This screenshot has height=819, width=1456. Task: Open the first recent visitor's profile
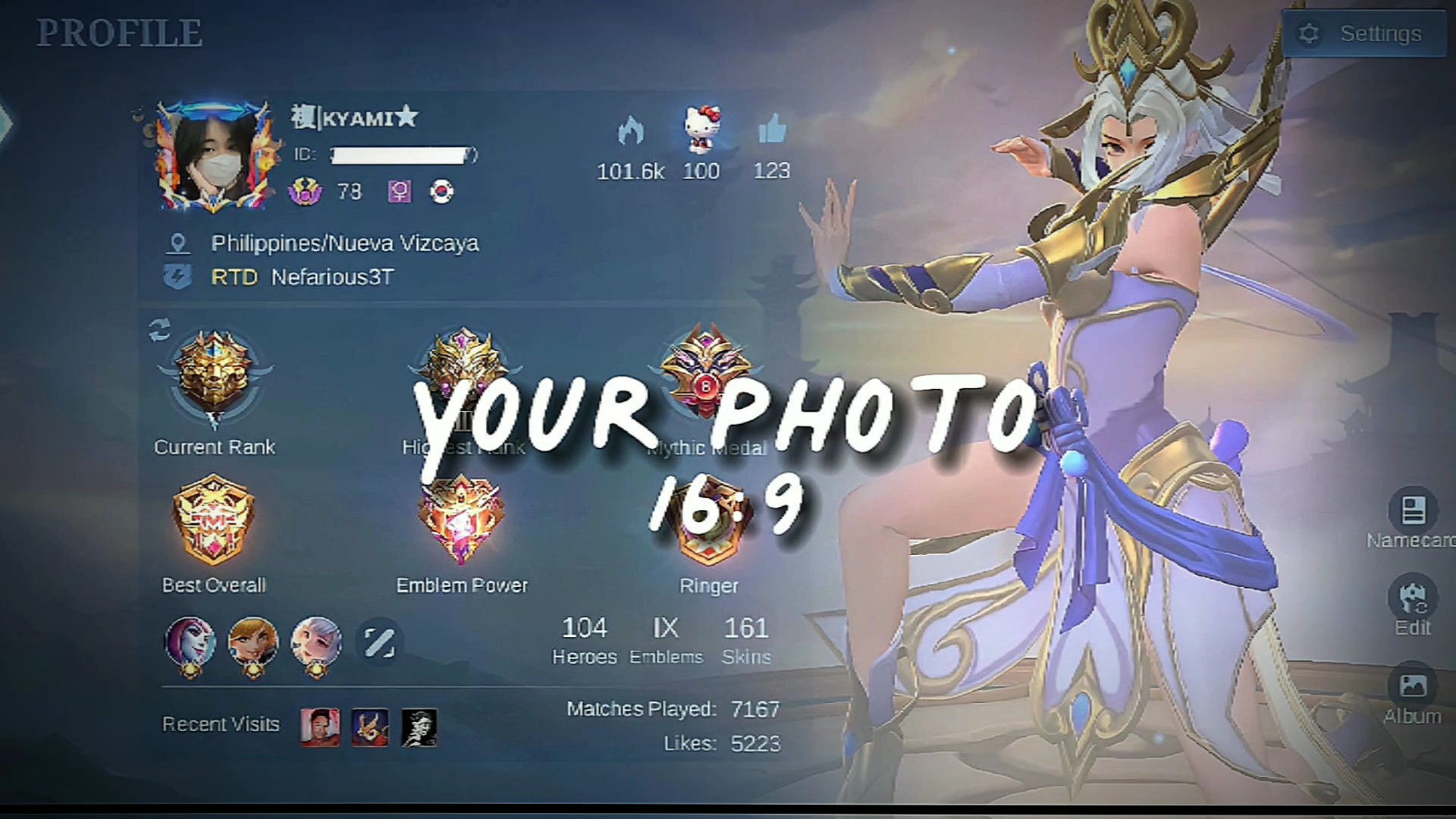[x=320, y=727]
